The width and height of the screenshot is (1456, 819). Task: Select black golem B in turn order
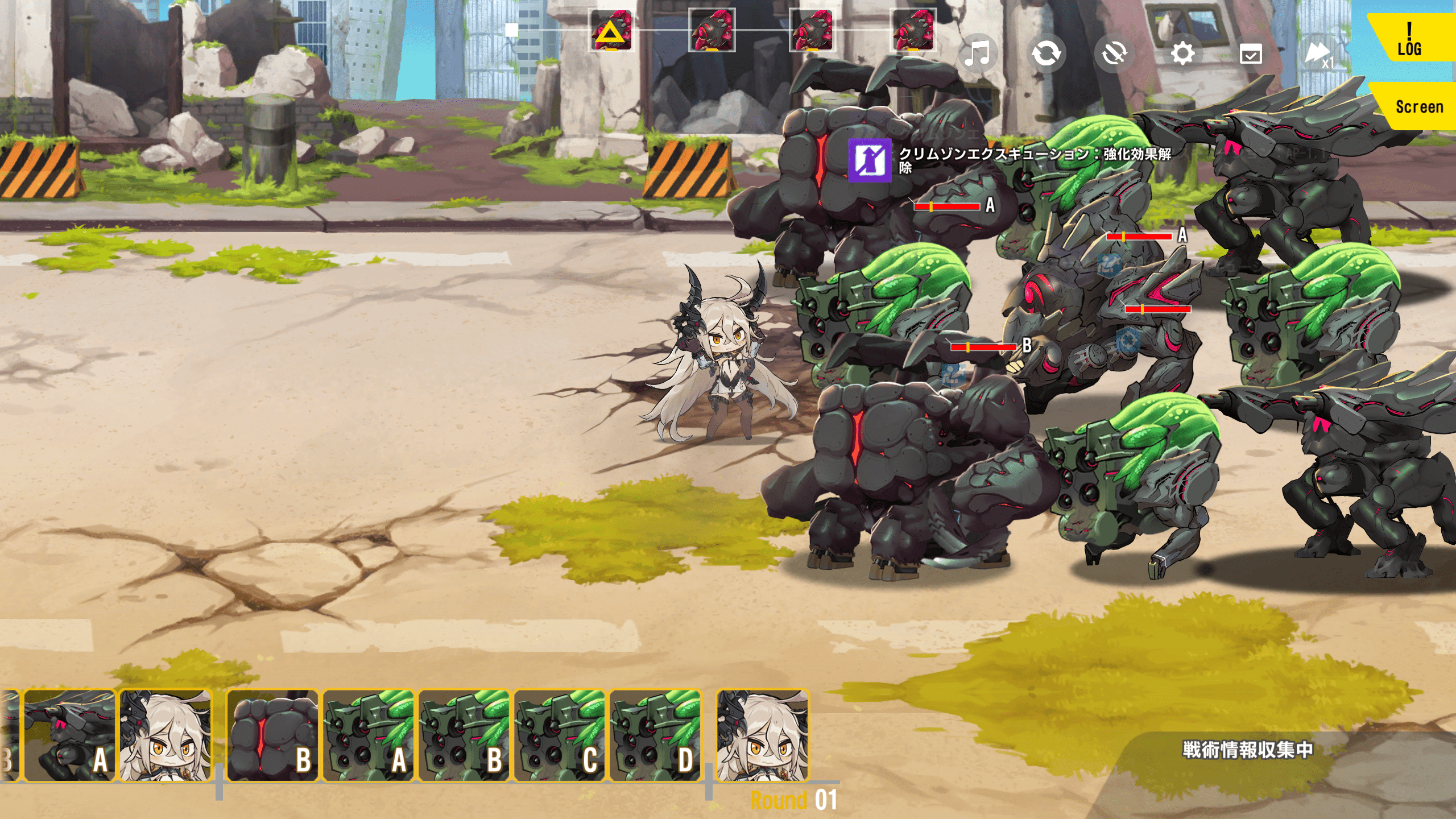(x=272, y=735)
